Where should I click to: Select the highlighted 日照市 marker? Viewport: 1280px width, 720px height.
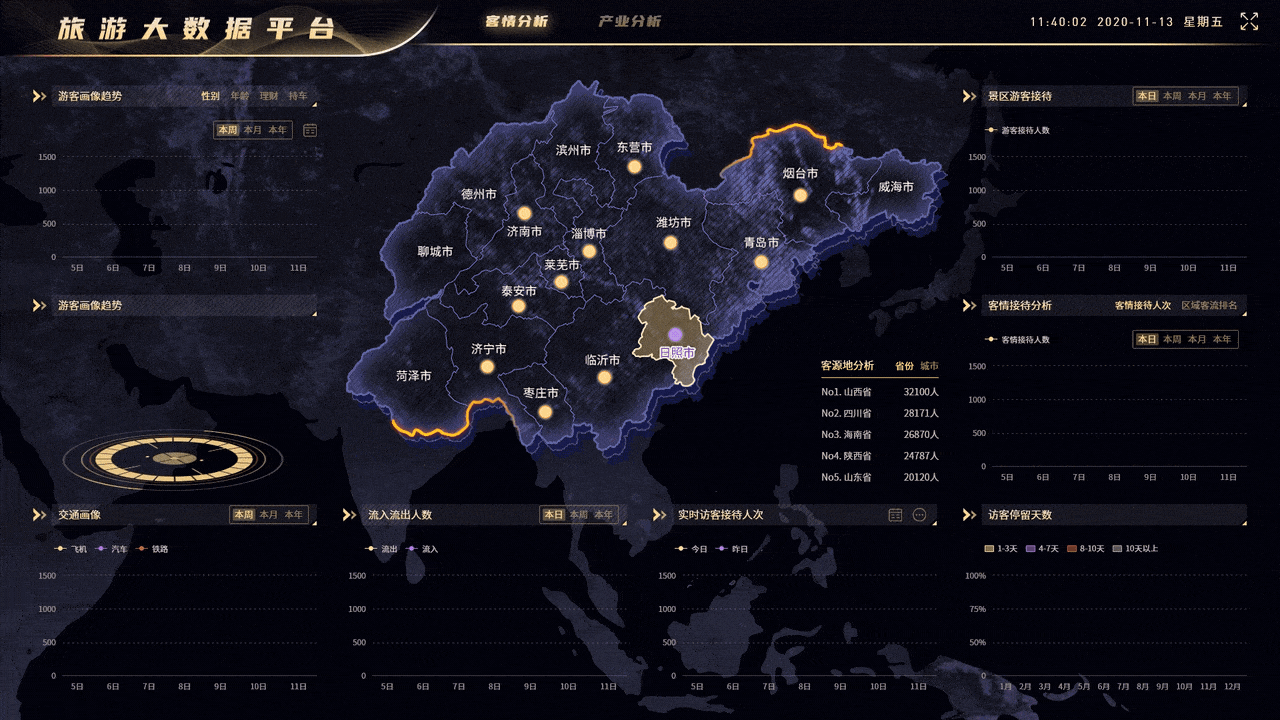674,332
